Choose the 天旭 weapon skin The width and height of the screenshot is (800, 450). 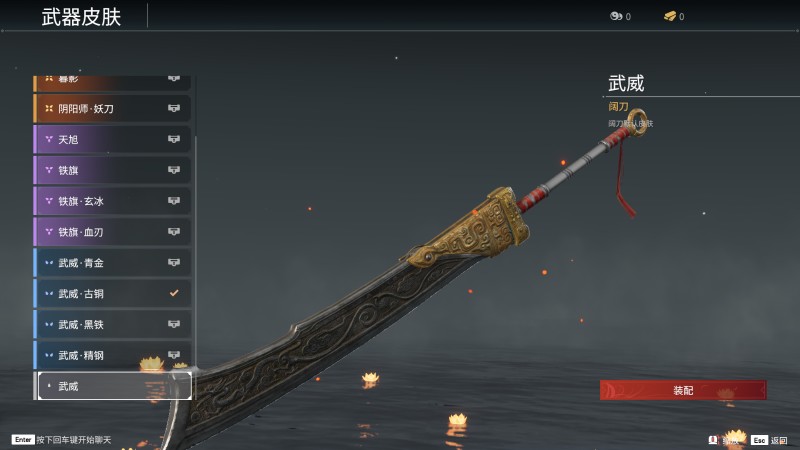(x=112, y=139)
